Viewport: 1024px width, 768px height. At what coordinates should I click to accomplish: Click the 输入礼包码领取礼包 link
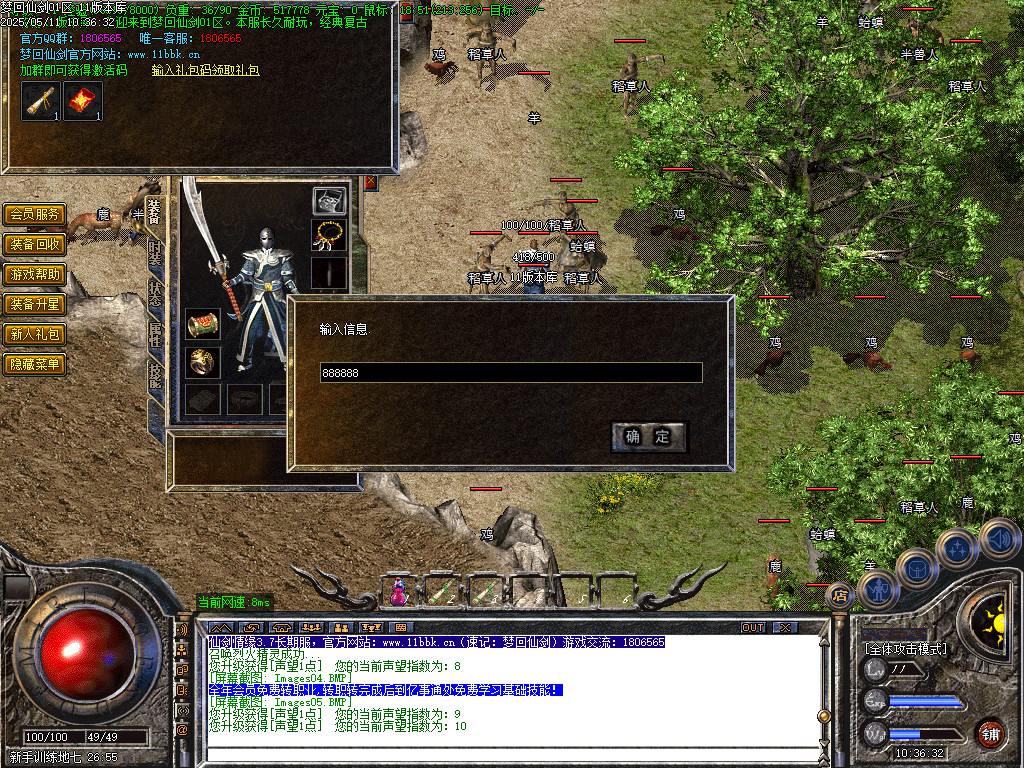pos(205,71)
